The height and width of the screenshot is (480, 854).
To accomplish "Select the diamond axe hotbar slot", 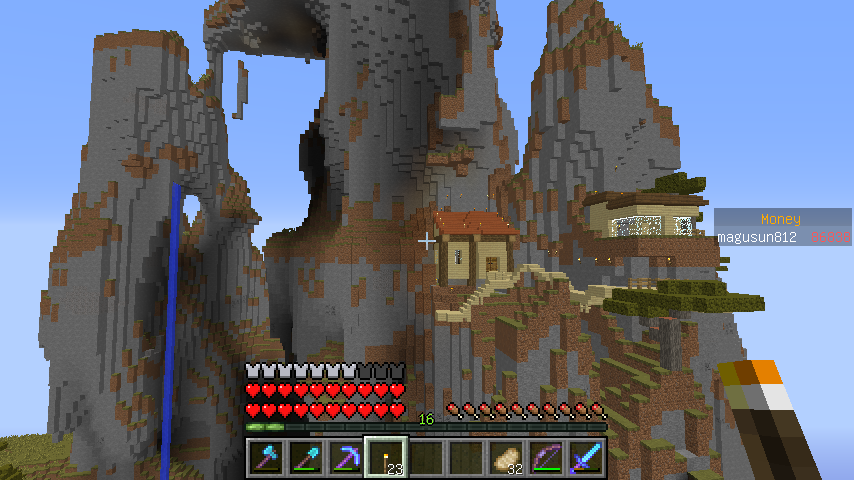I will (266, 458).
